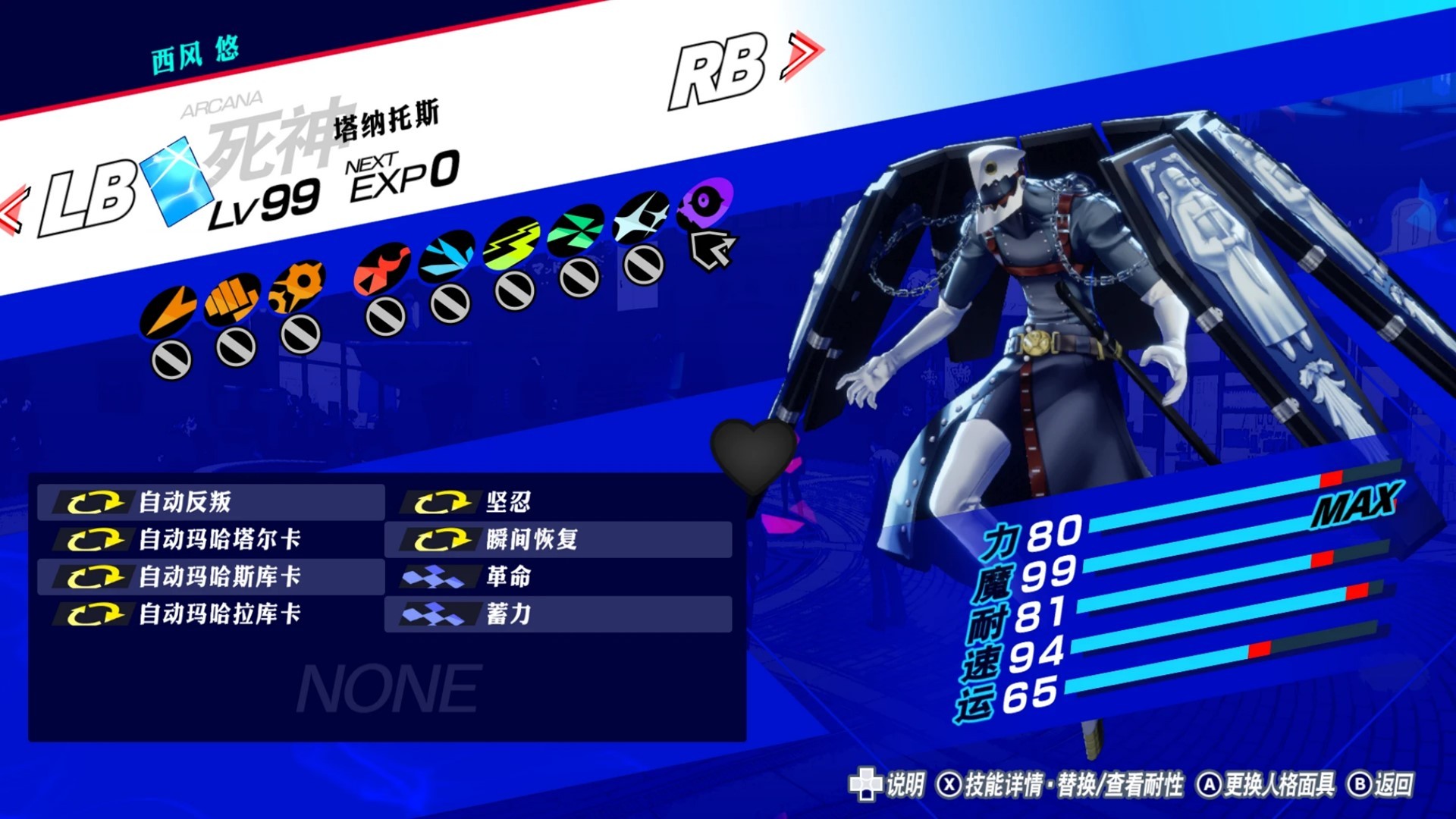Switch to the previous persona via LB tab
Image resolution: width=1456 pixels, height=819 pixels.
pos(87,201)
